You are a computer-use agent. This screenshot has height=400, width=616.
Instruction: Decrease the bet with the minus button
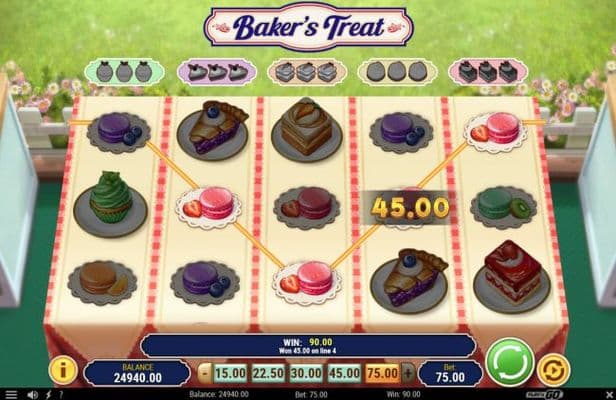coord(204,372)
